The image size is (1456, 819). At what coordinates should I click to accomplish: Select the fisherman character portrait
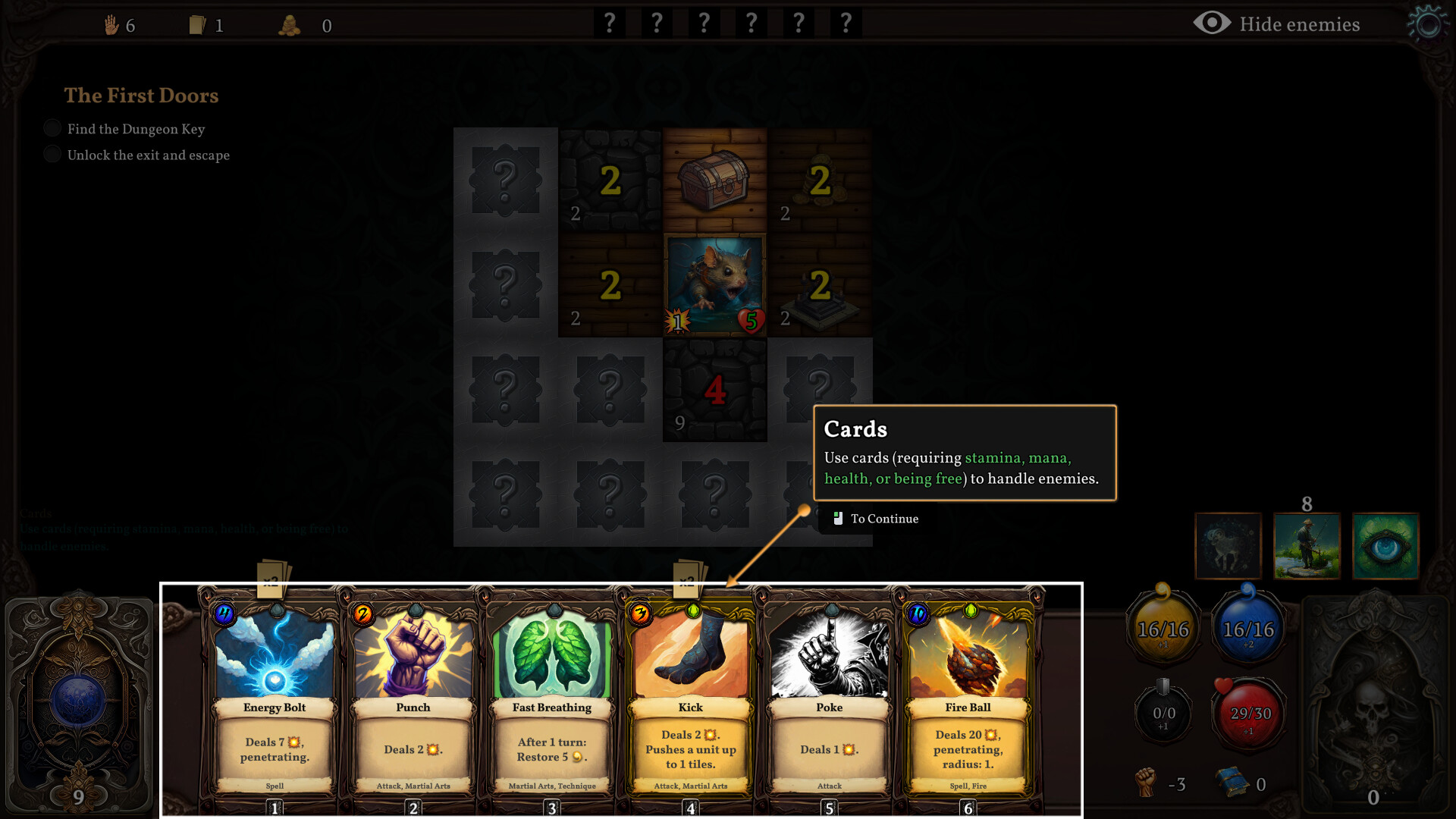point(1307,546)
